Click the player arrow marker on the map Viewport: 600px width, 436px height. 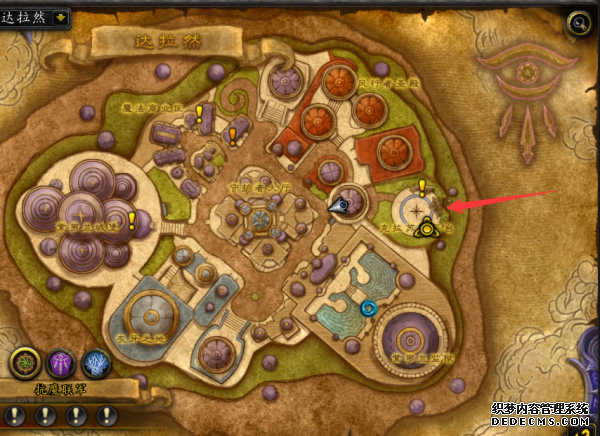click(x=341, y=205)
